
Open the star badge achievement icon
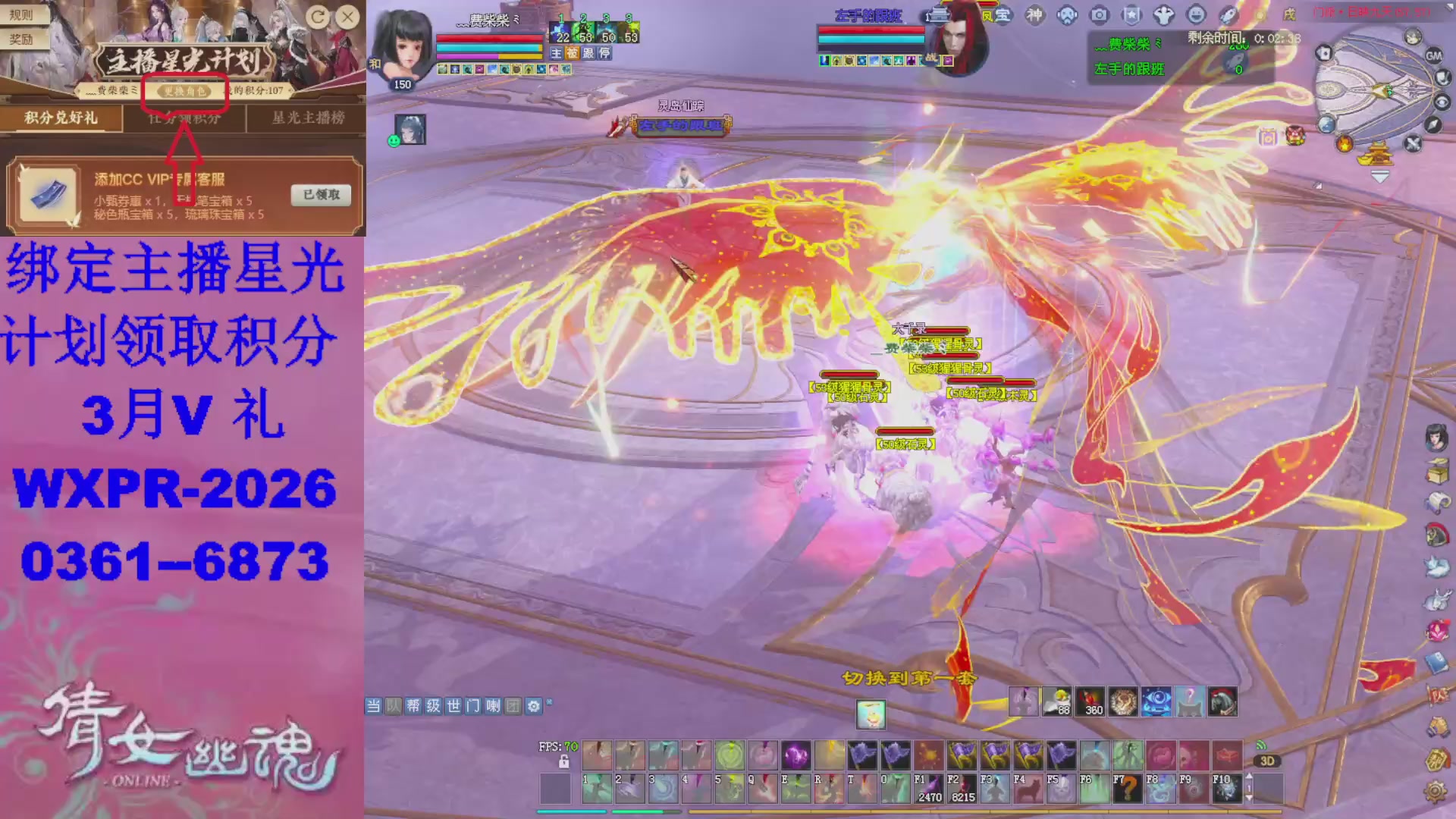1132,14
